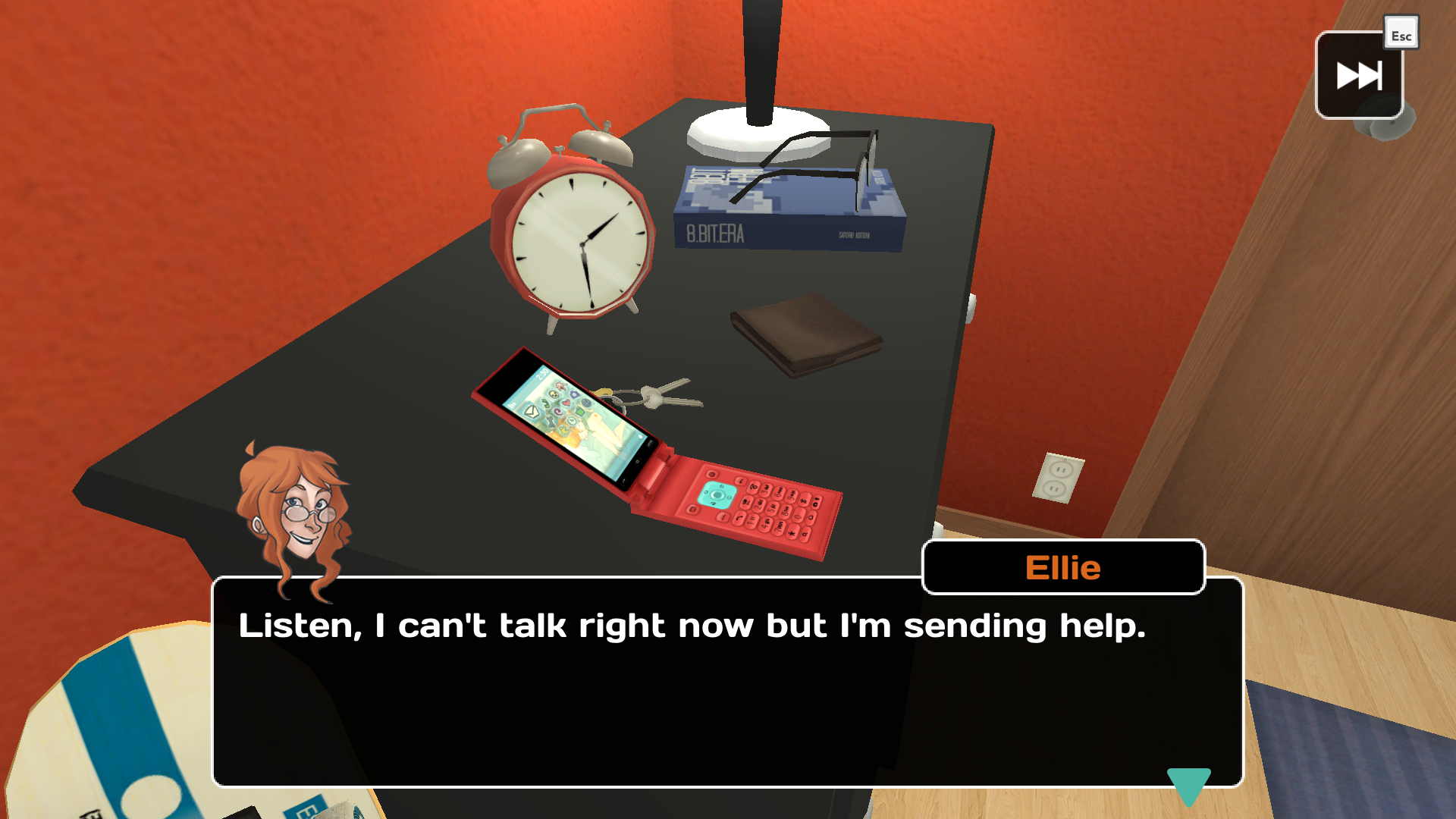Click the fast-forward skip icon
The height and width of the screenshot is (819, 1456).
(1358, 75)
